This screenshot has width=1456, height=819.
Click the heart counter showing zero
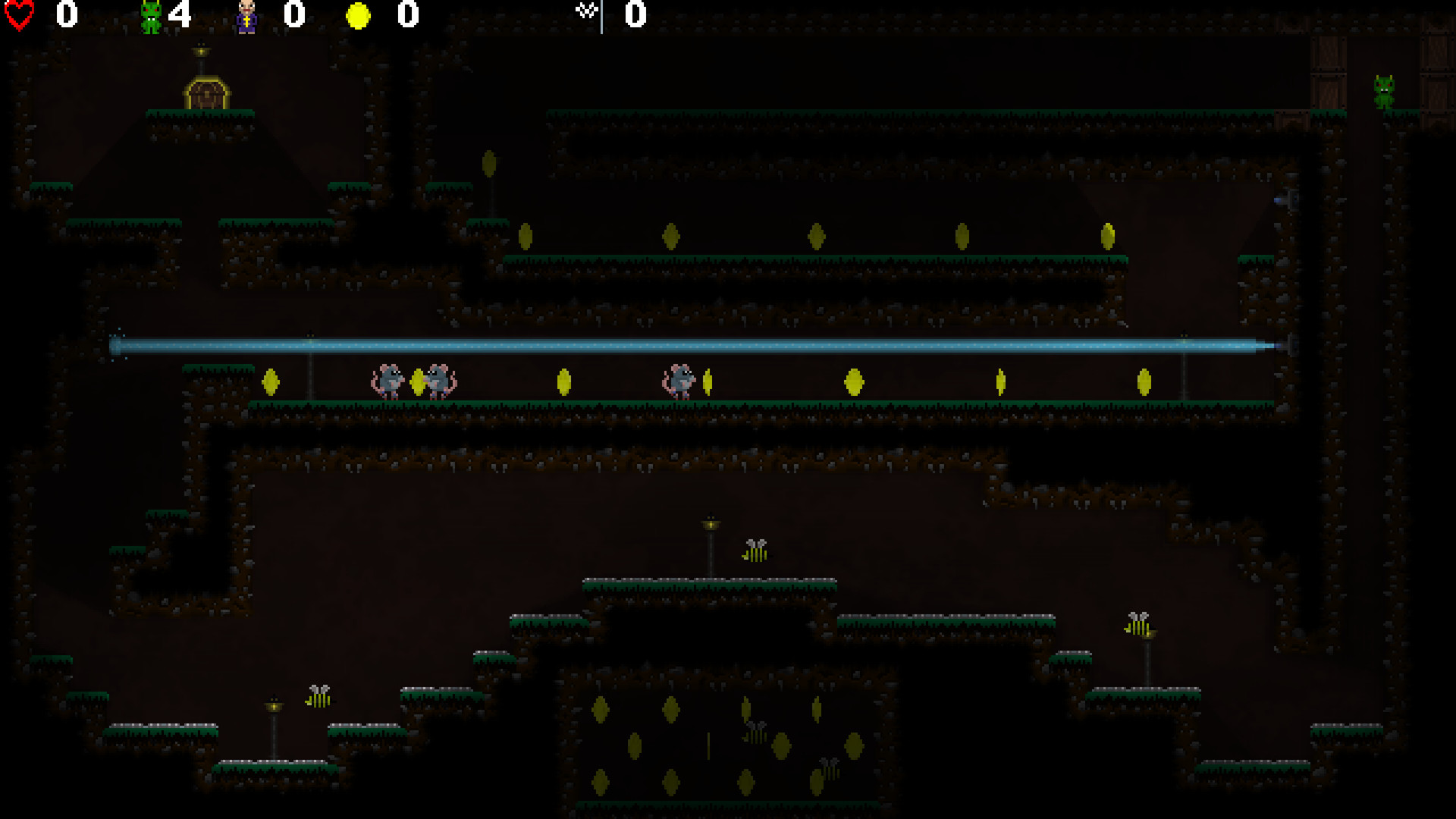[67, 15]
